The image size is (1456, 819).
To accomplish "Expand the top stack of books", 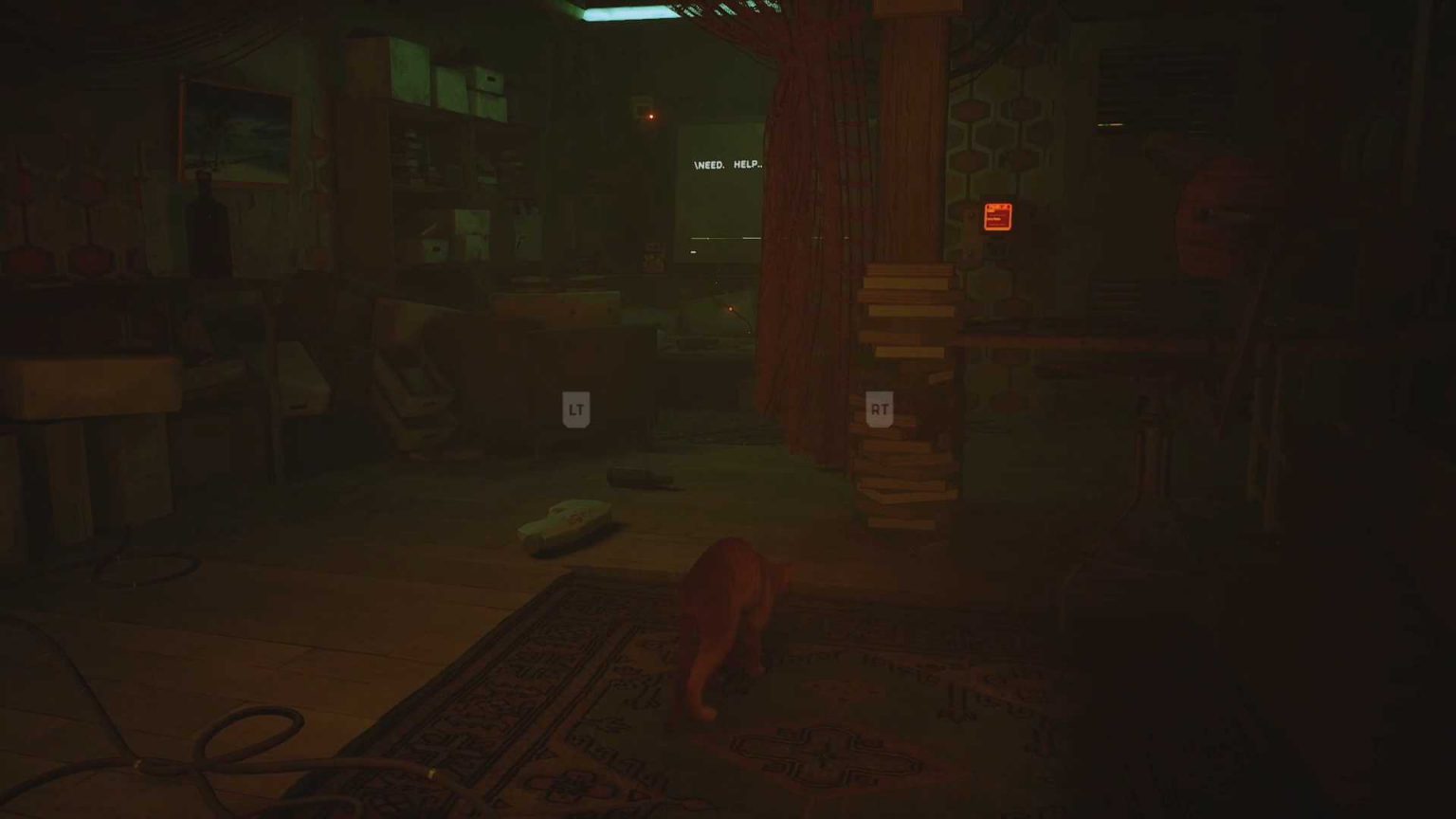I will pos(905,294).
